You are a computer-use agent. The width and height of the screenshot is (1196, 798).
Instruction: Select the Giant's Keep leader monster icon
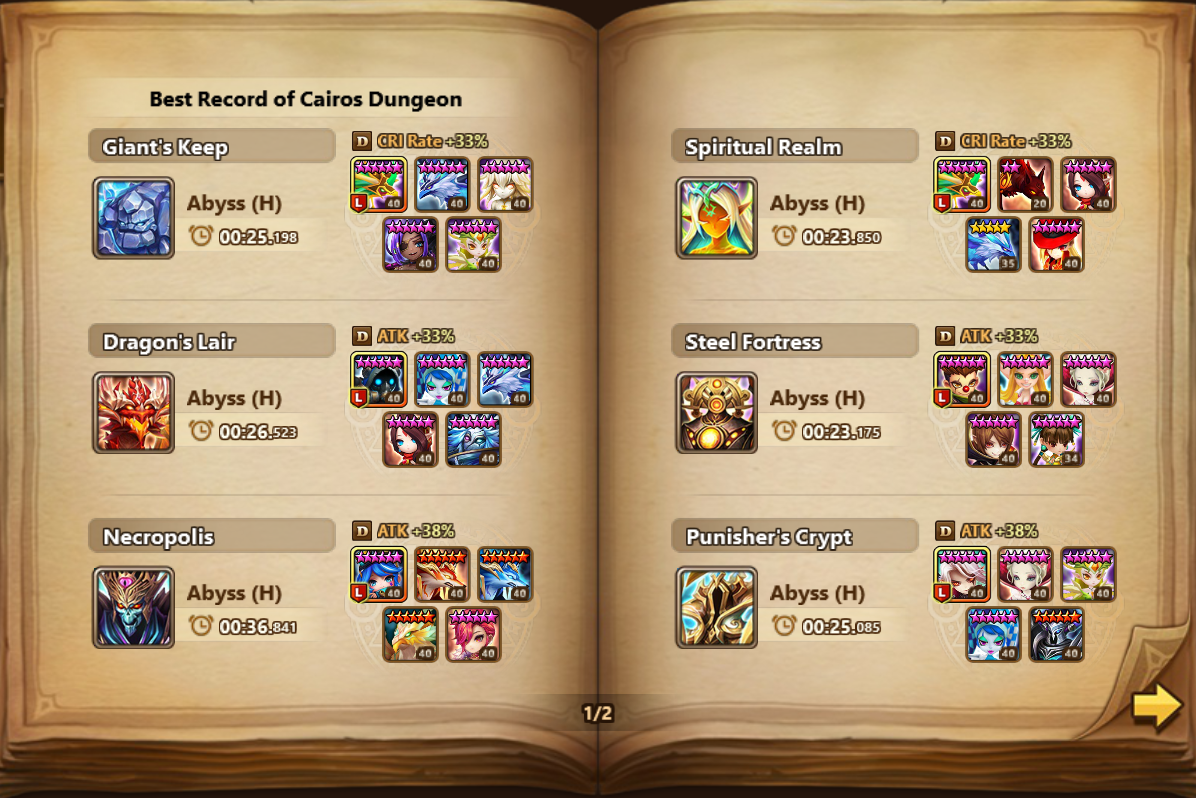[379, 185]
